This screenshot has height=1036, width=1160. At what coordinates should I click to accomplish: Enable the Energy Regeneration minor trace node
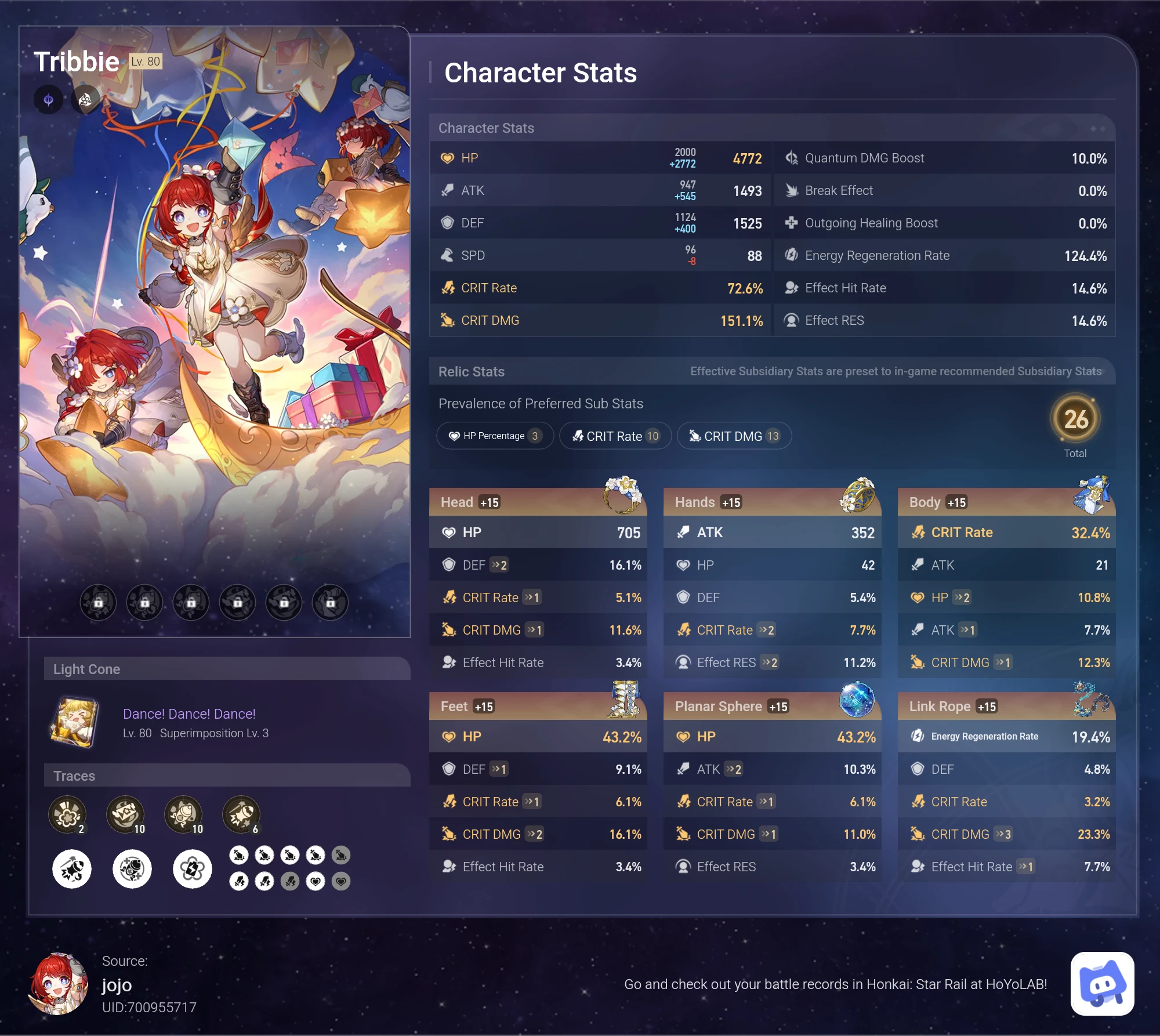(x=193, y=868)
